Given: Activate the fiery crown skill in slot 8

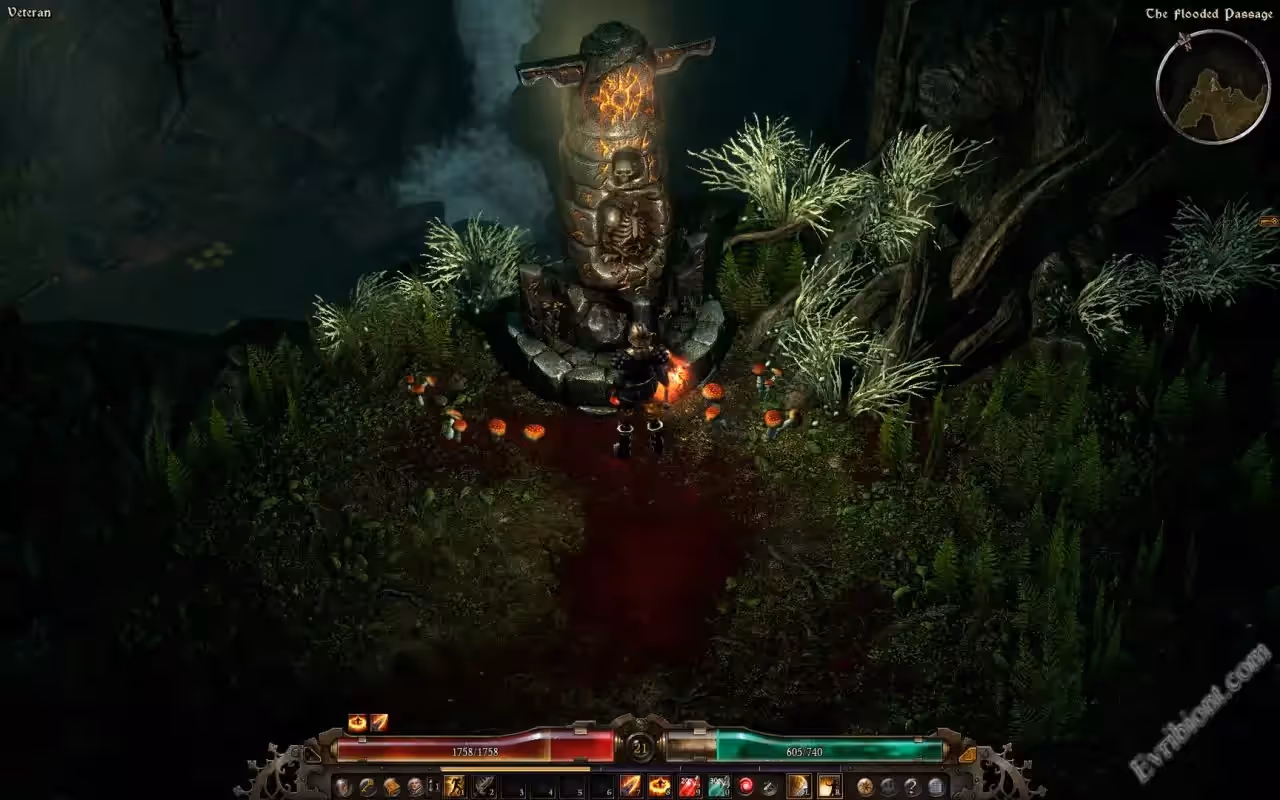Looking at the screenshot, I should click(x=660, y=786).
